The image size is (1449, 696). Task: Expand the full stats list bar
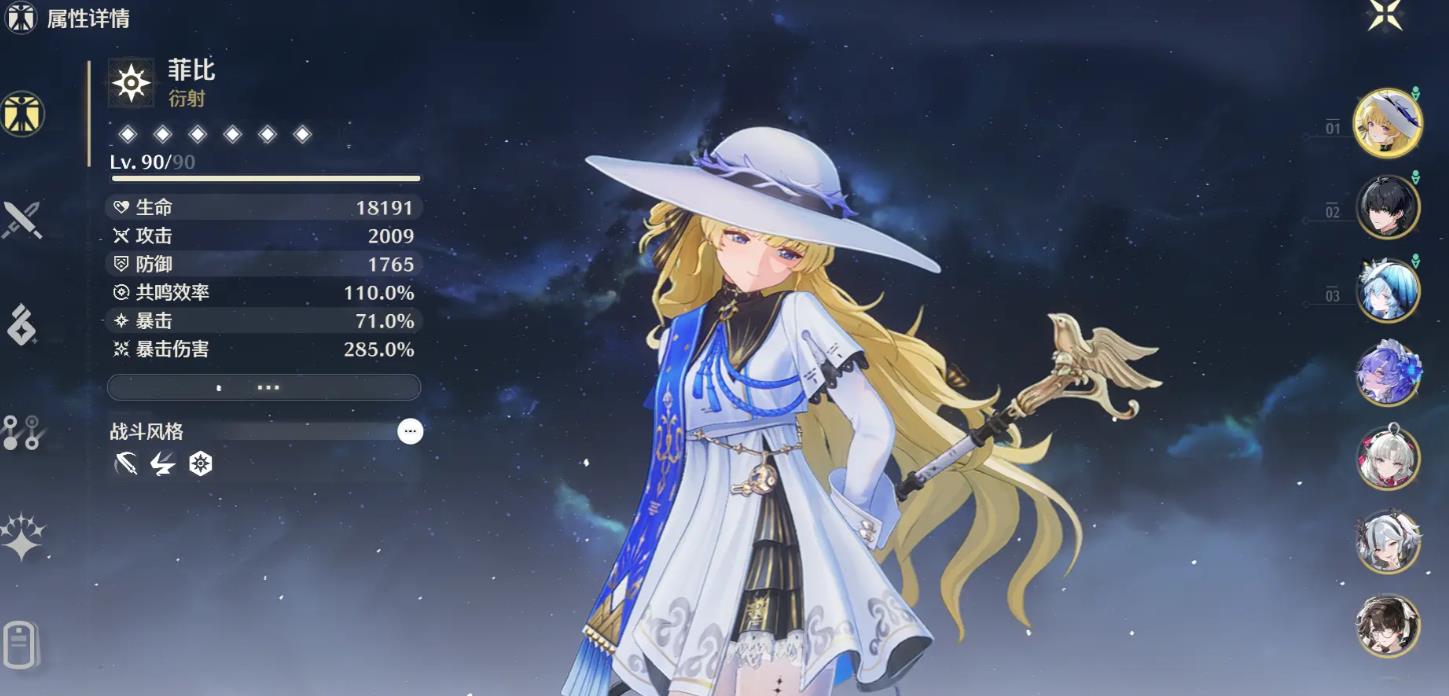point(264,387)
